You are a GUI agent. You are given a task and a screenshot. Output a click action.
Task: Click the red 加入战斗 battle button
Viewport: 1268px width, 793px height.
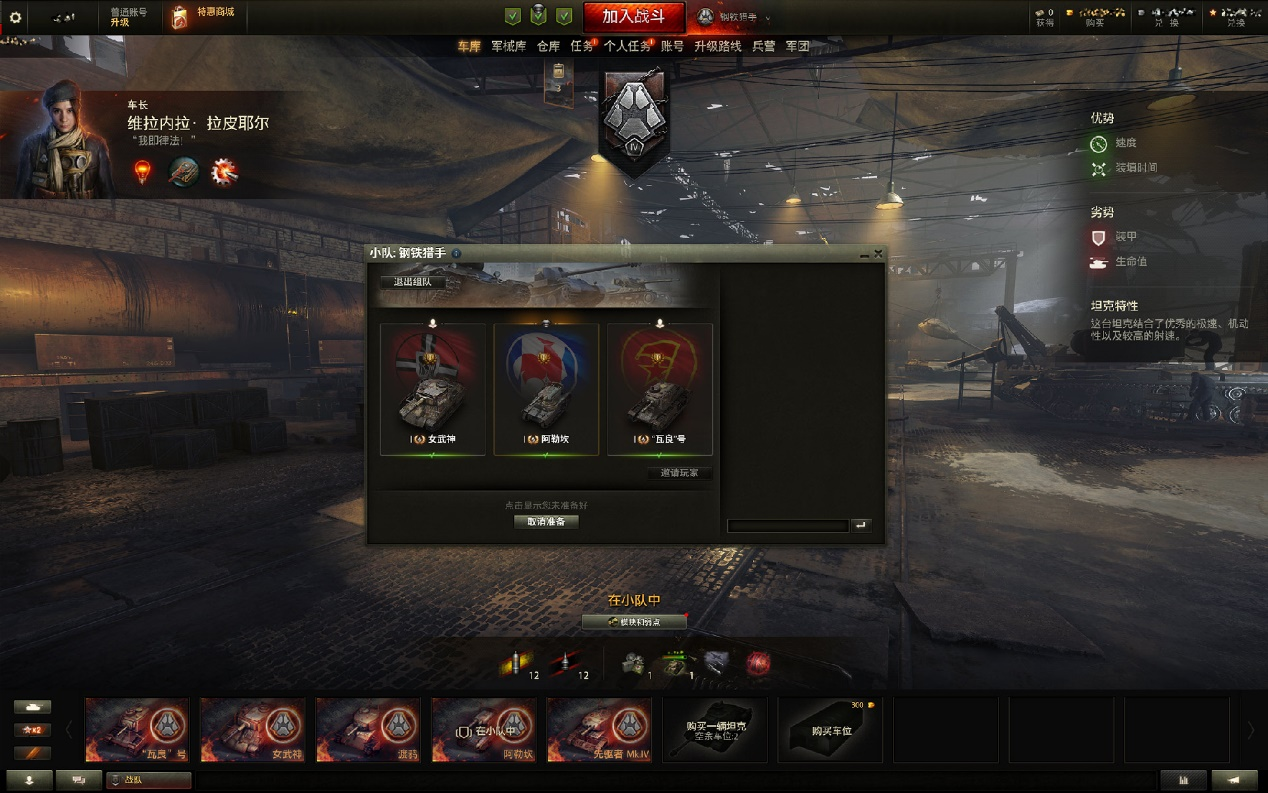[x=633, y=17]
